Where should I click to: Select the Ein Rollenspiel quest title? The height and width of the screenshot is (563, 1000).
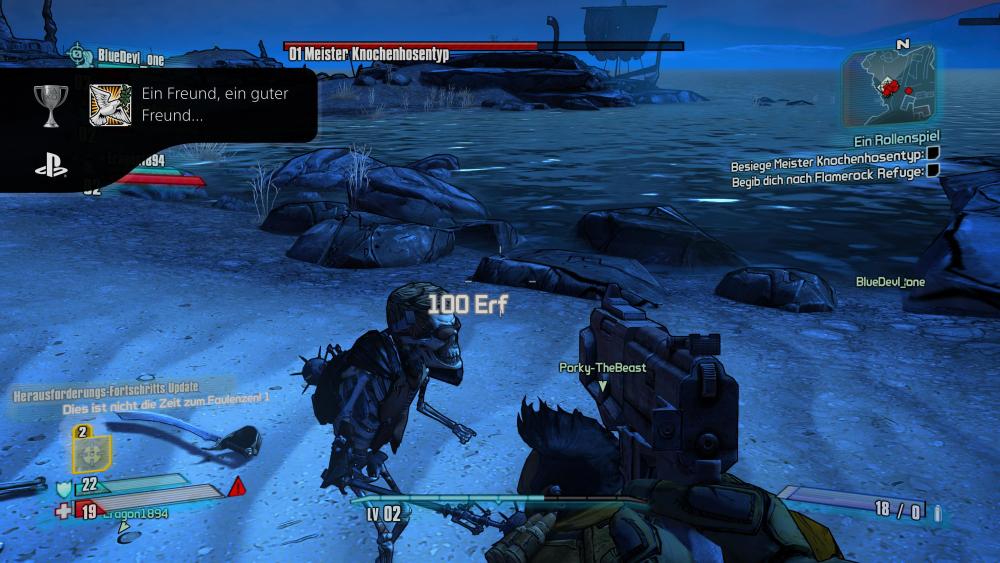pyautogui.click(x=897, y=141)
